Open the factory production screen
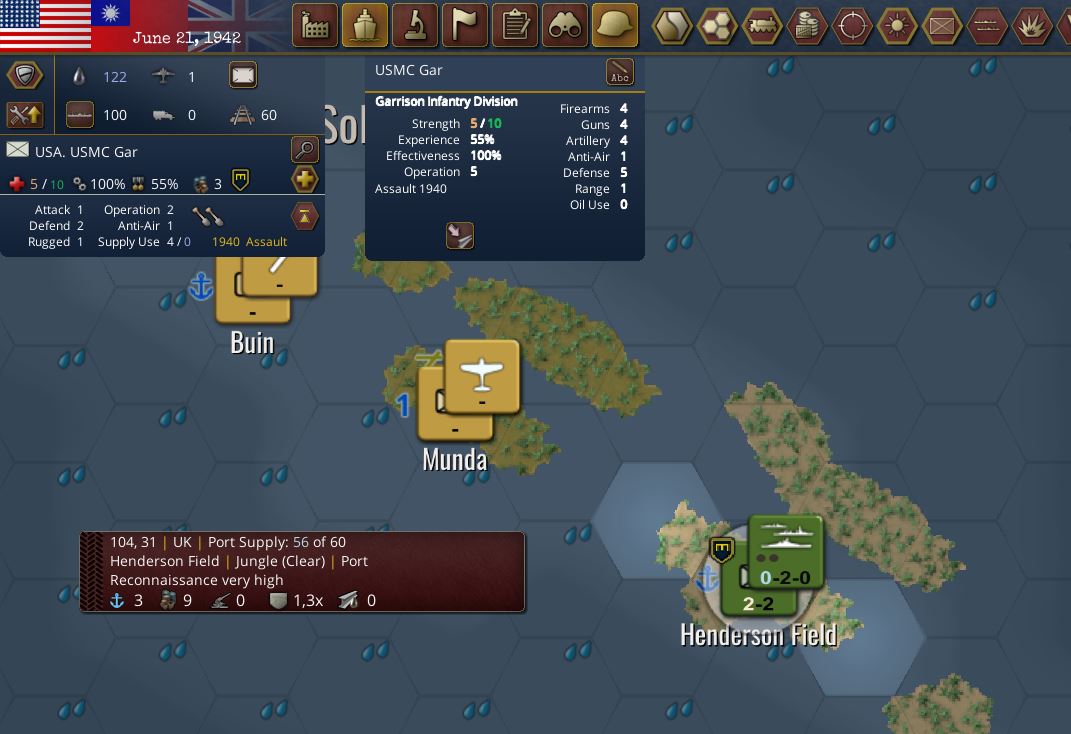 click(315, 26)
